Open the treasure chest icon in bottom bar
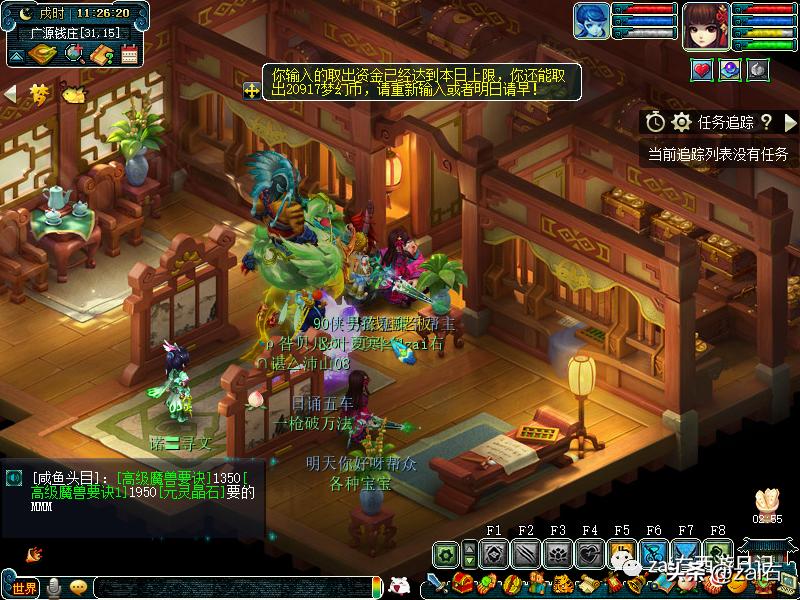The height and width of the screenshot is (600, 800). coord(462,584)
